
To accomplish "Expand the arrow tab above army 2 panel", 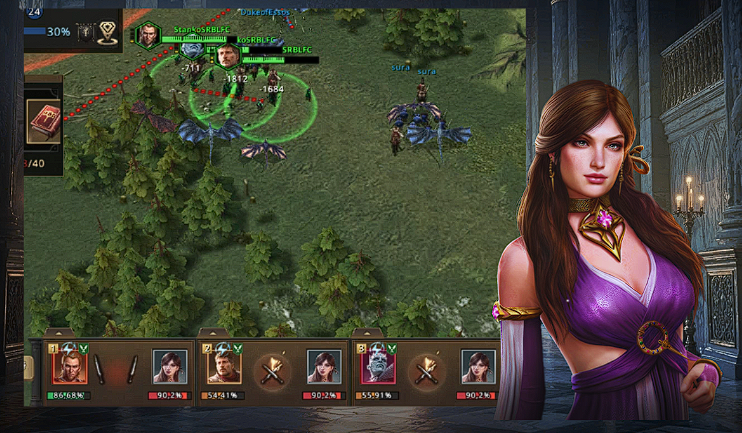I will click(212, 333).
